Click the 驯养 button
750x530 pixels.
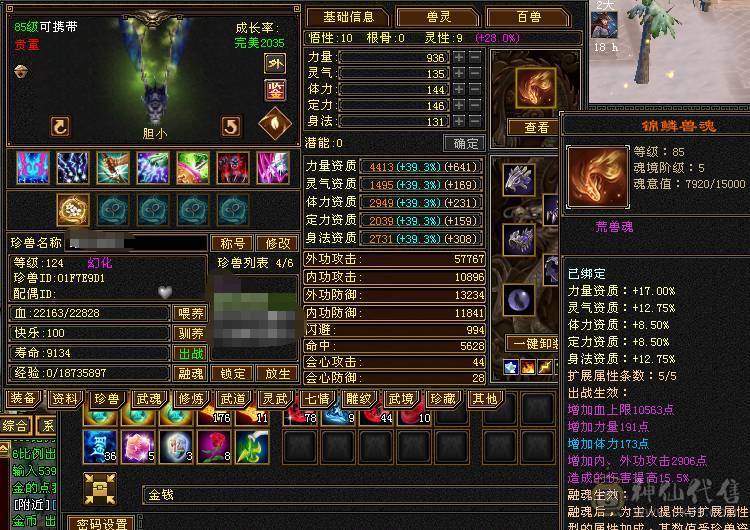[191, 333]
